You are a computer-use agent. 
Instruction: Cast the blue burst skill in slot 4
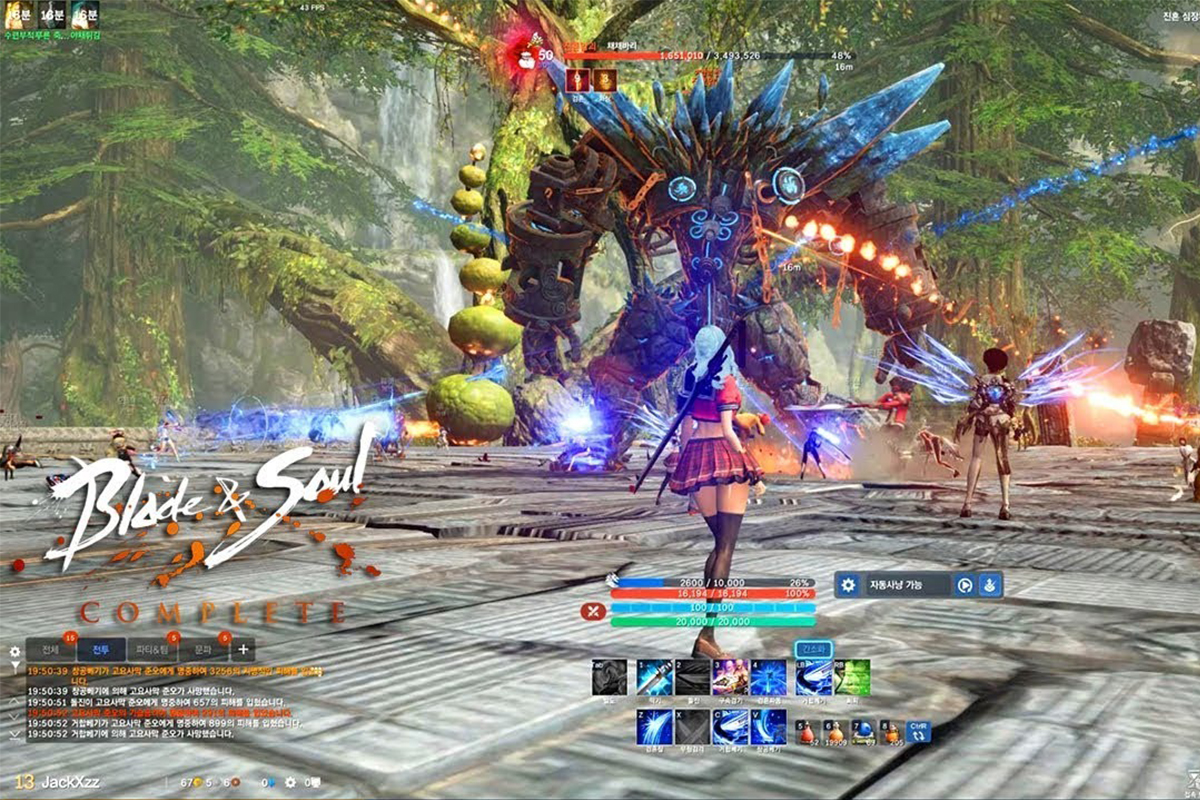coord(768,677)
